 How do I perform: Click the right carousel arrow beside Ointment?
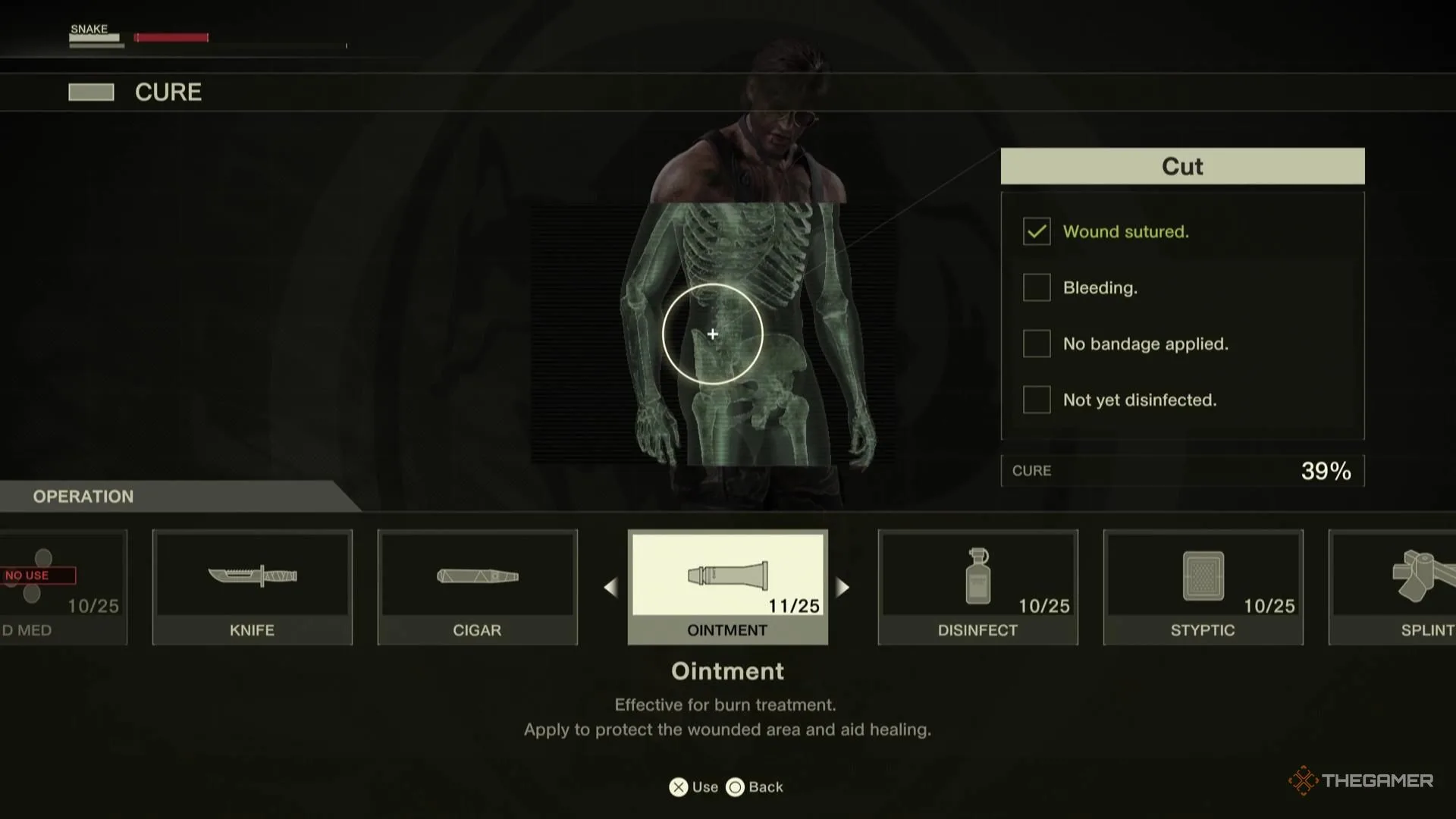(843, 587)
